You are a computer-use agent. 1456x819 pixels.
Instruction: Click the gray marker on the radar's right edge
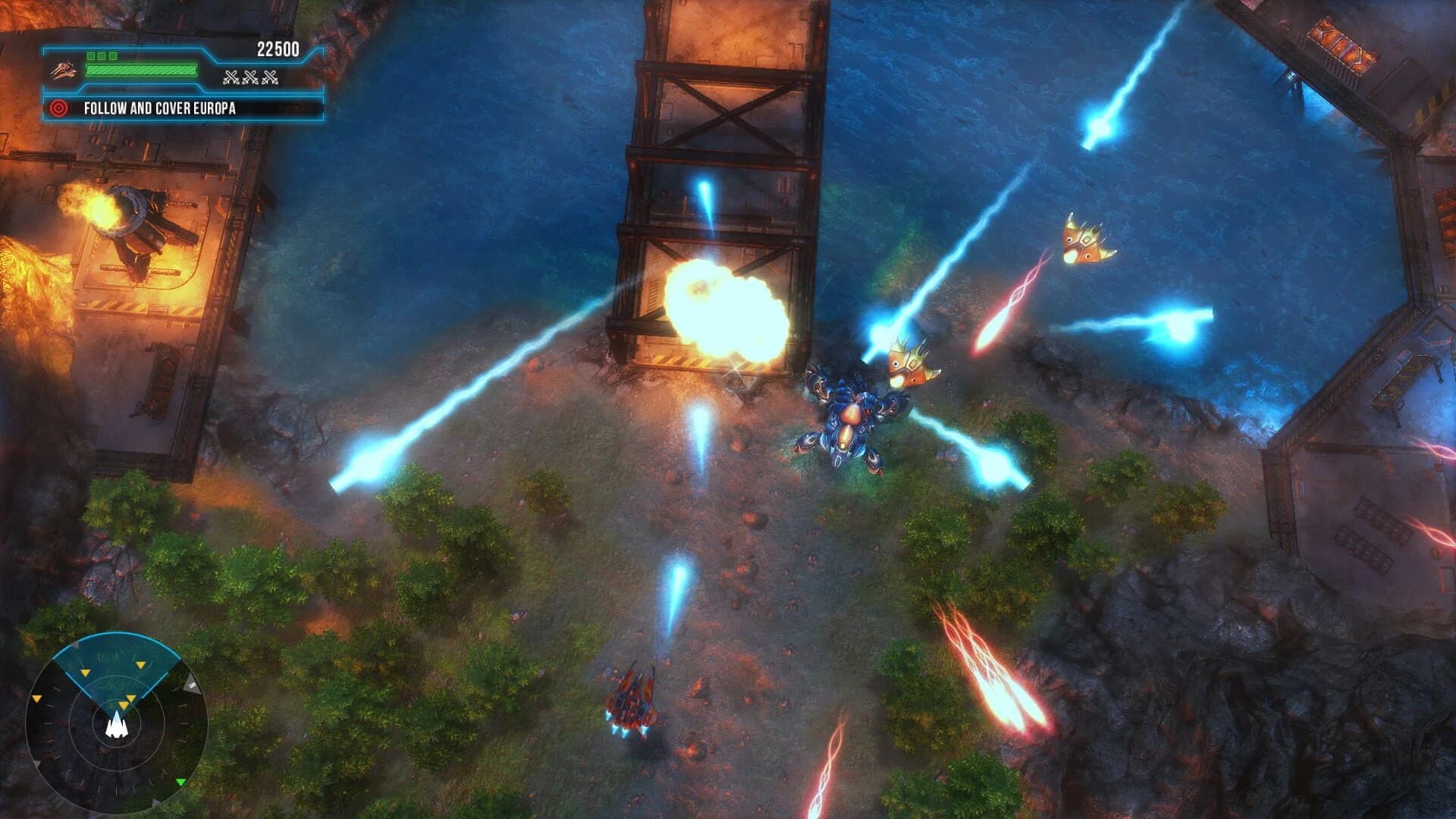click(x=191, y=684)
